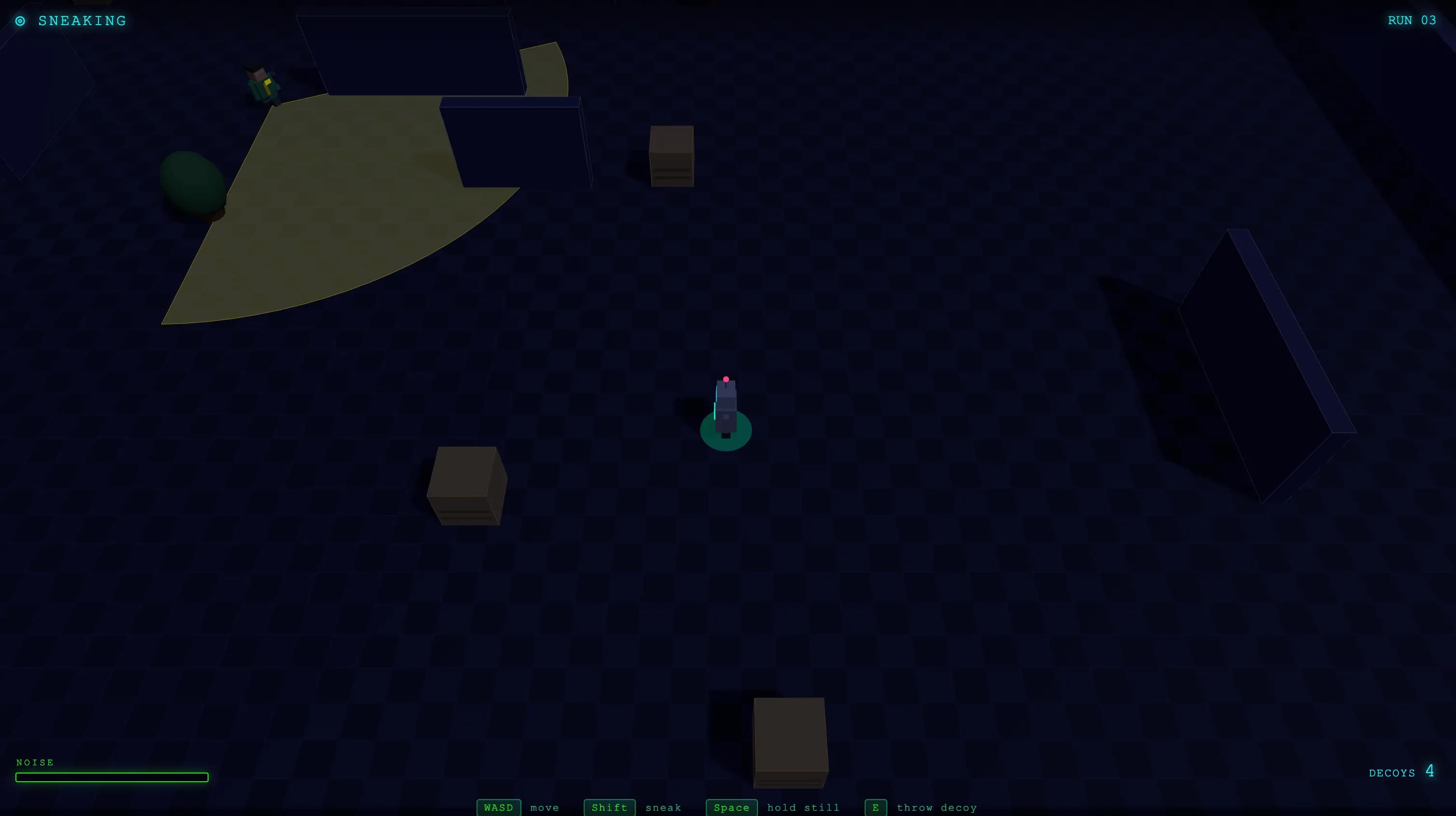Click the SNEAKING status indicator icon
Image resolution: width=1456 pixels, height=816 pixels.
(21, 21)
